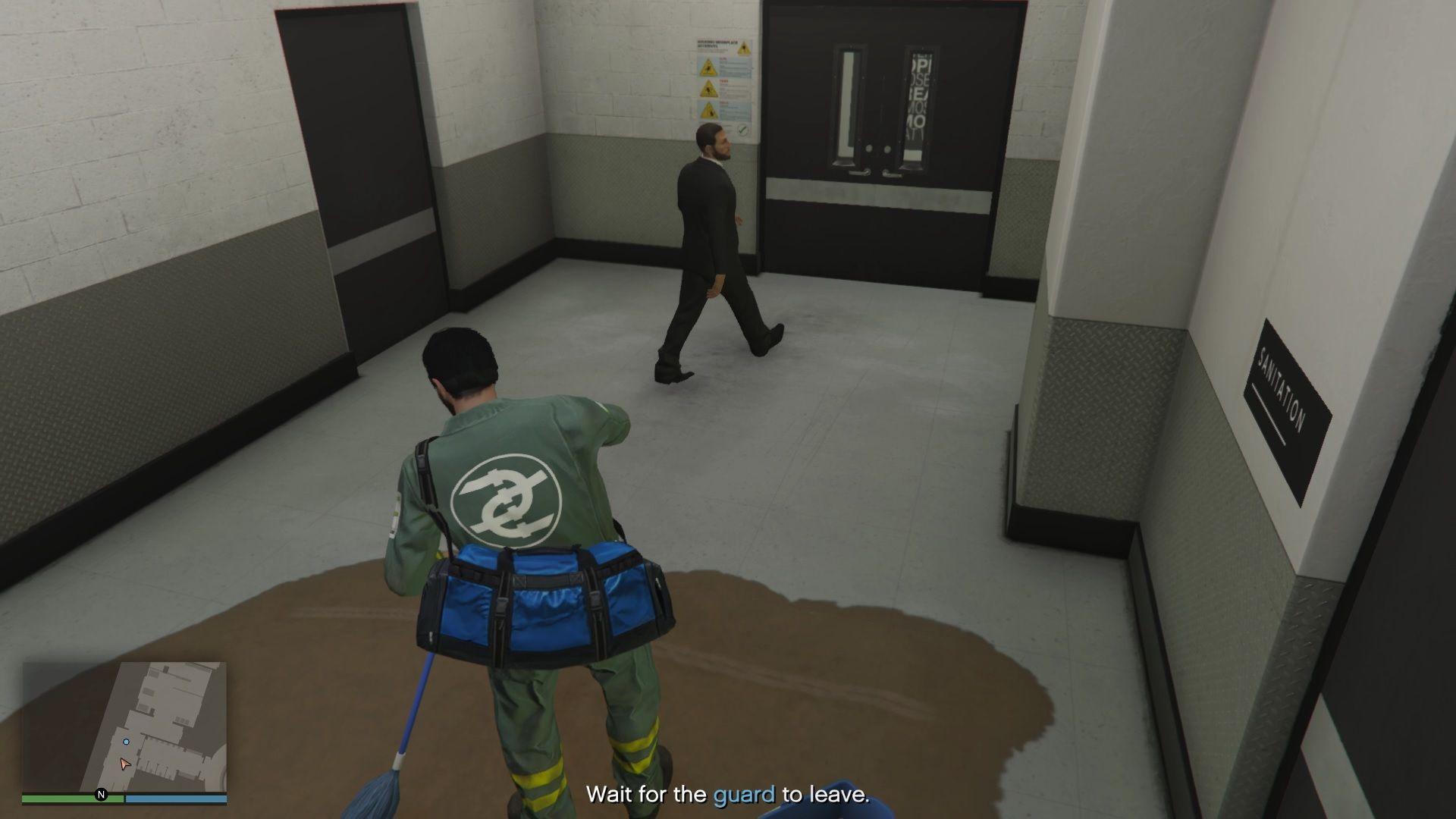1456x819 pixels.
Task: Click the bottom warning triangle icon on the poster
Action: click(709, 109)
